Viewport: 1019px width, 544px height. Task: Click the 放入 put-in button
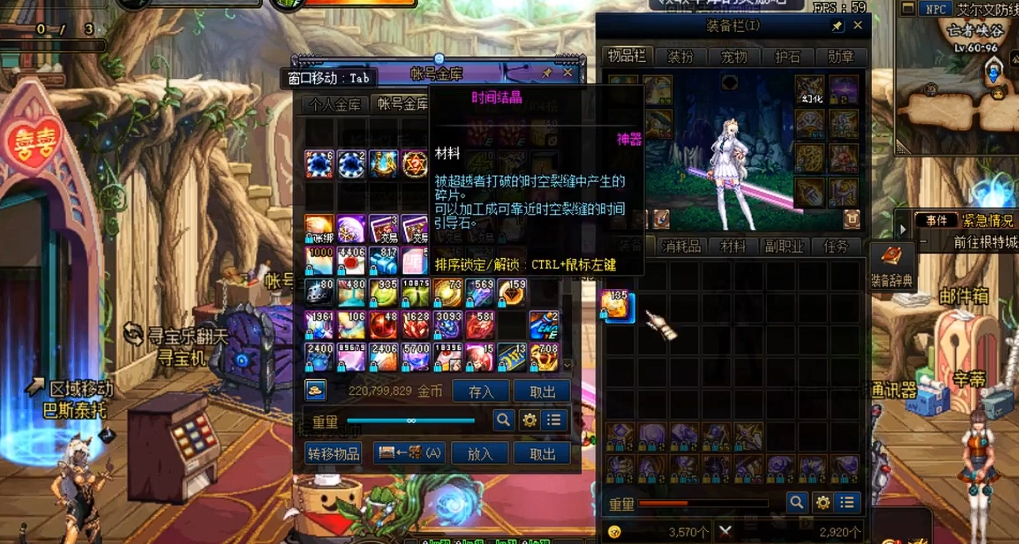coord(481,454)
